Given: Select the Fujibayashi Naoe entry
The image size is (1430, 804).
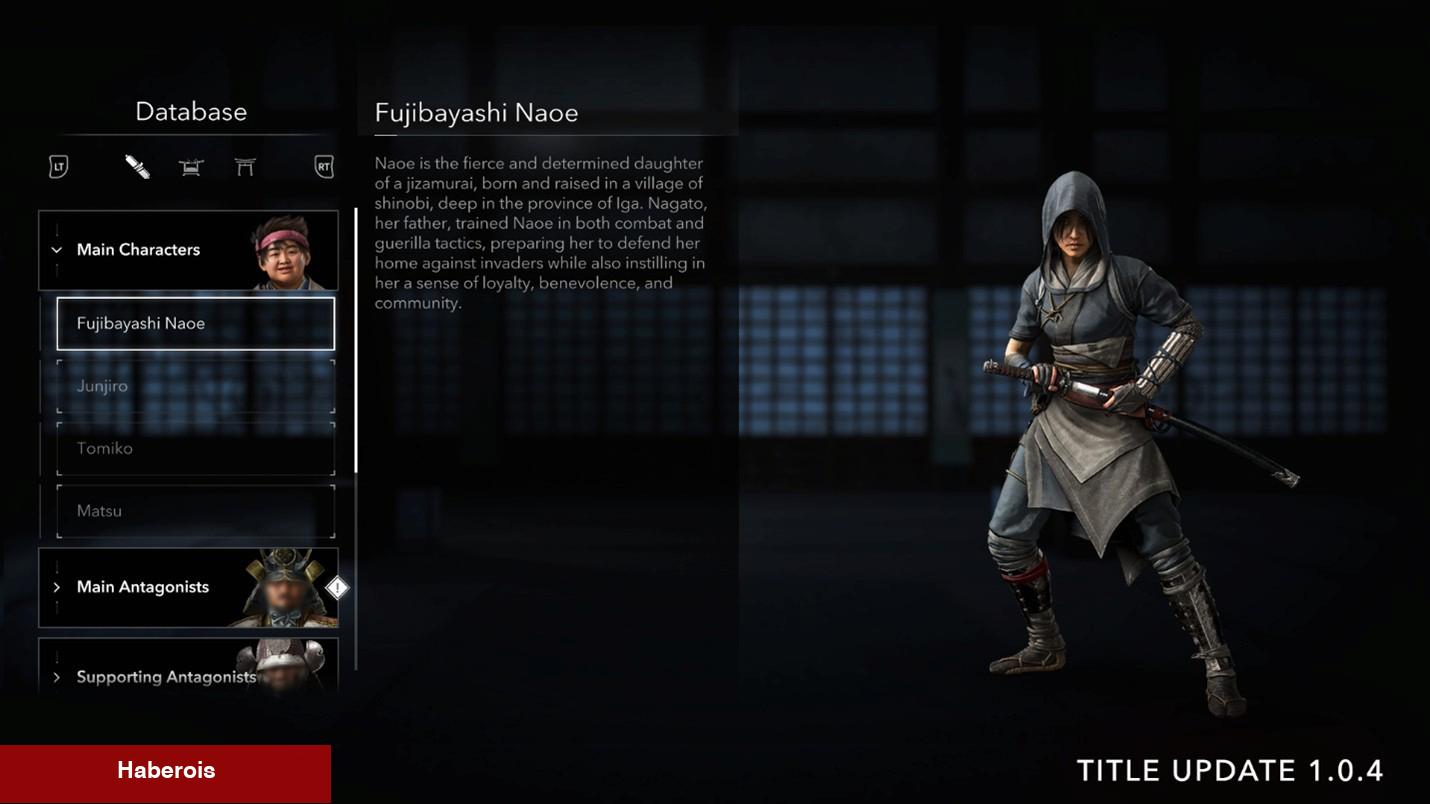Looking at the screenshot, I should (x=195, y=323).
